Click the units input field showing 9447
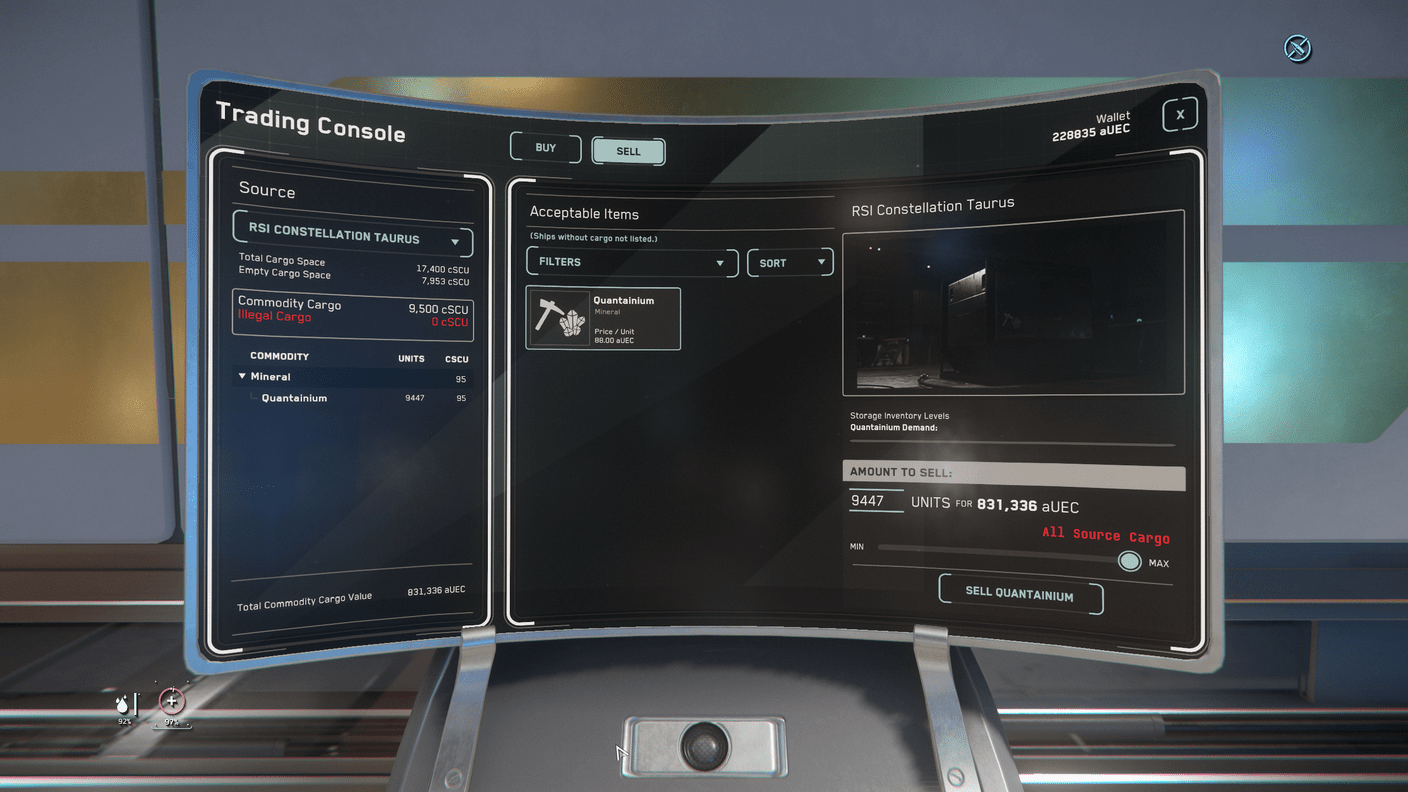 tap(875, 500)
